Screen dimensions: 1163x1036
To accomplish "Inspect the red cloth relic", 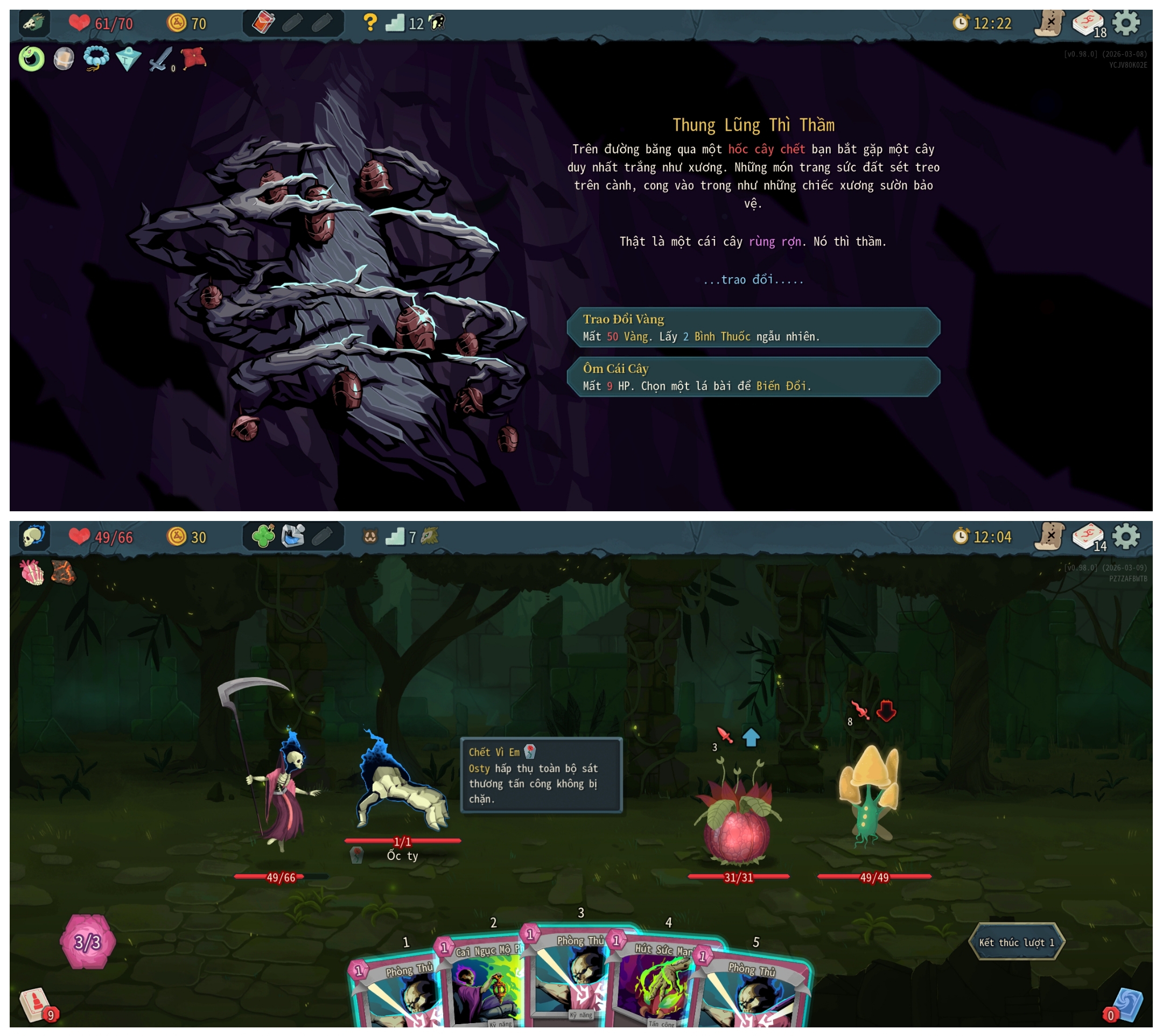I will (x=194, y=58).
